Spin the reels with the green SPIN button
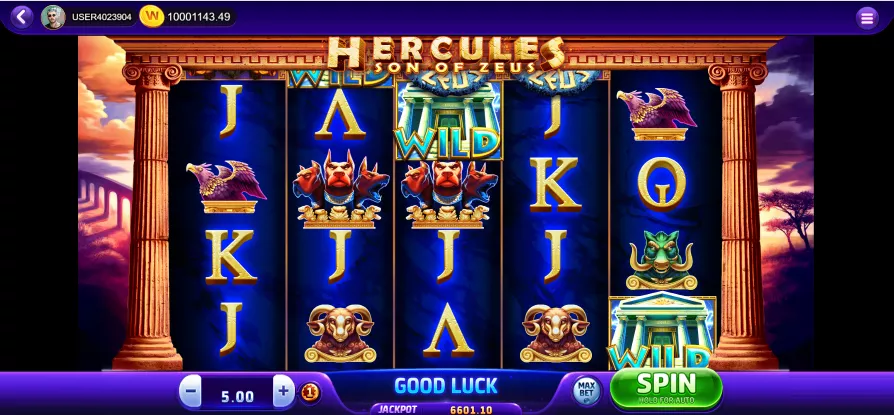Viewport: 894px width, 415px height. coord(665,387)
